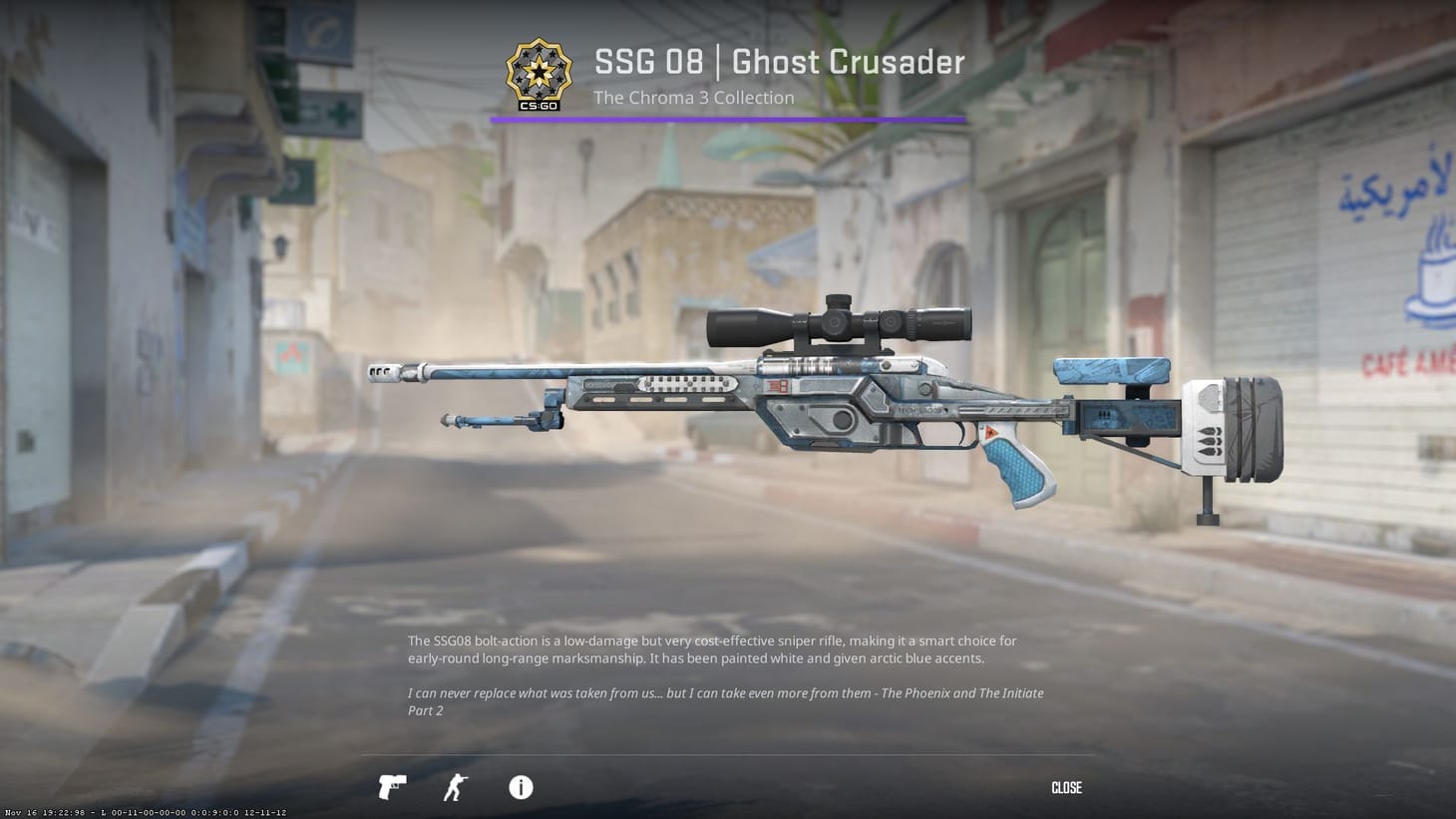
Task: Click the timestamp in the bottom status bar
Action: [42, 812]
